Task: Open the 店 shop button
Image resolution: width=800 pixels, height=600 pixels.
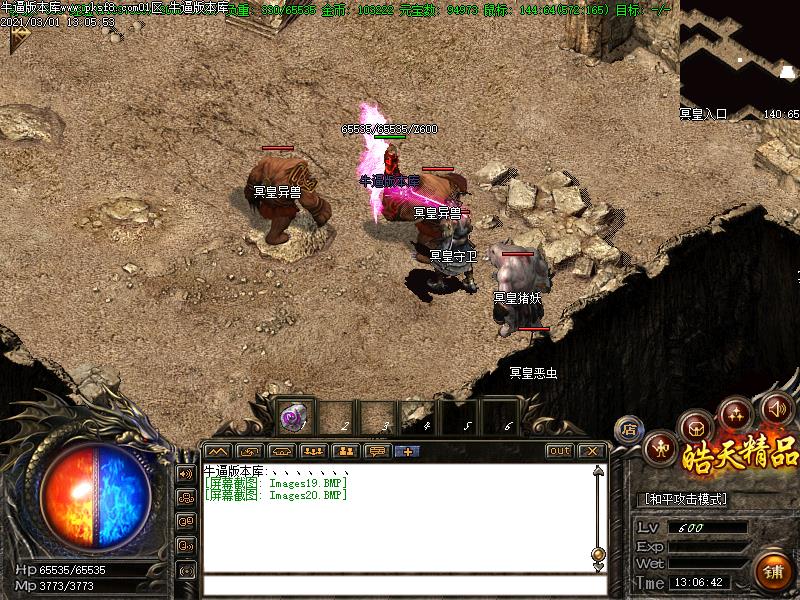Action: 629,430
